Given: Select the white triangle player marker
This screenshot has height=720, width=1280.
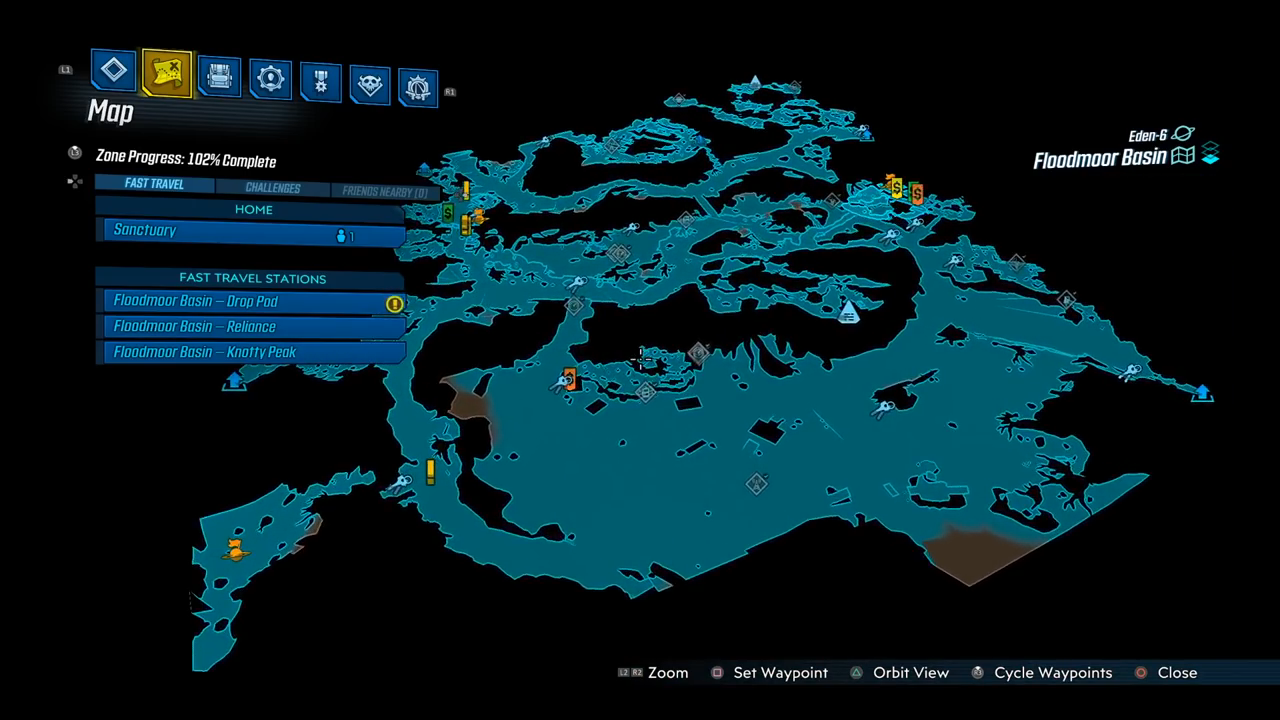Looking at the screenshot, I should (x=849, y=312).
